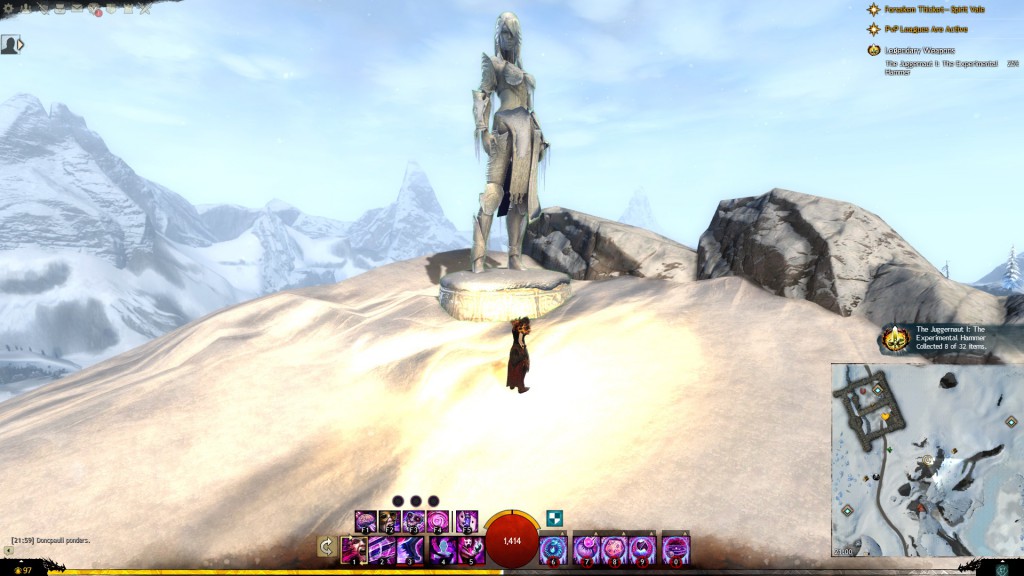Activate the elite skill in slot 0

pyautogui.click(x=676, y=550)
